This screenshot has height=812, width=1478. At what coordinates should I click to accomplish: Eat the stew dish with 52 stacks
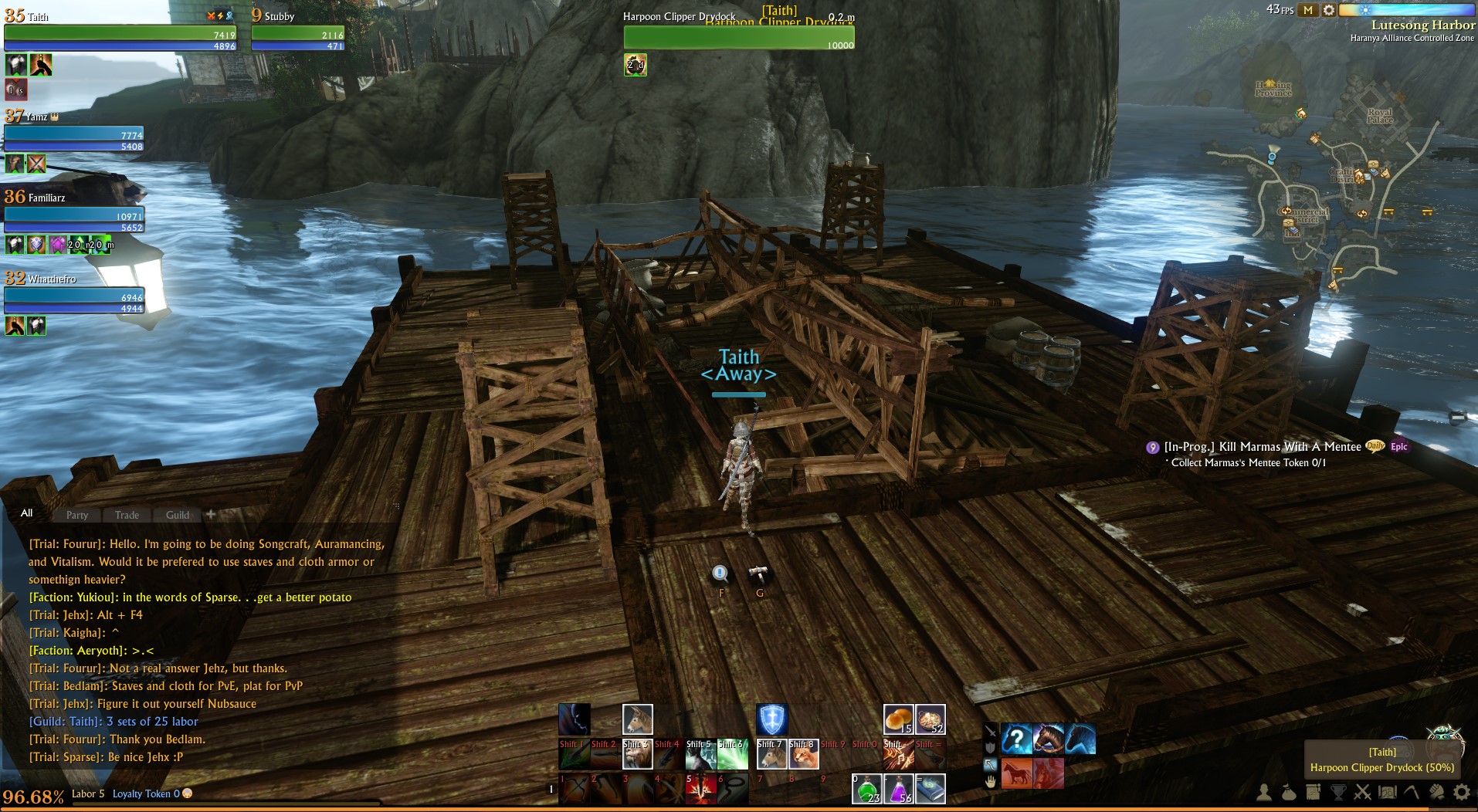pos(931,719)
